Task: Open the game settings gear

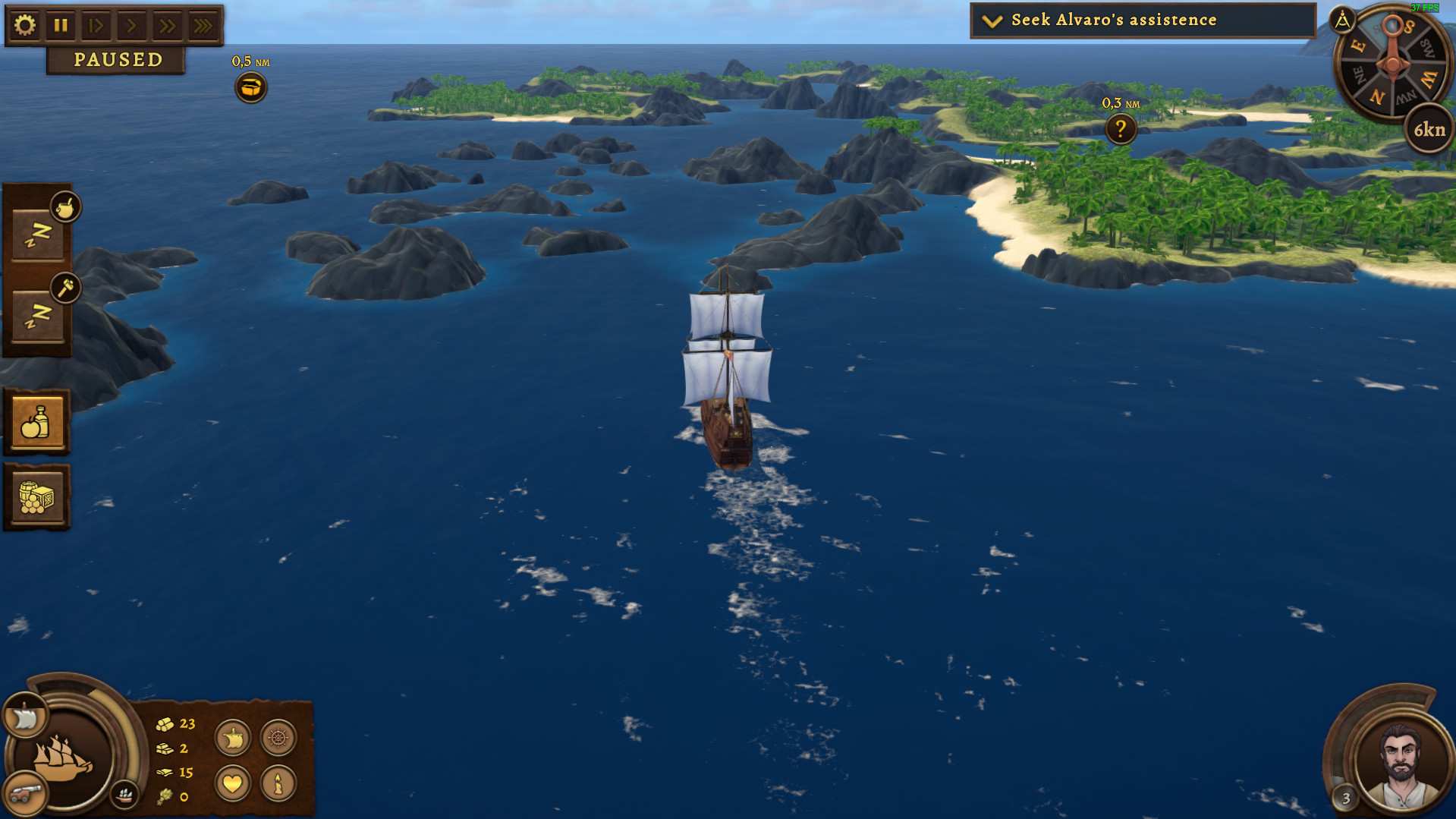Action: [x=25, y=24]
